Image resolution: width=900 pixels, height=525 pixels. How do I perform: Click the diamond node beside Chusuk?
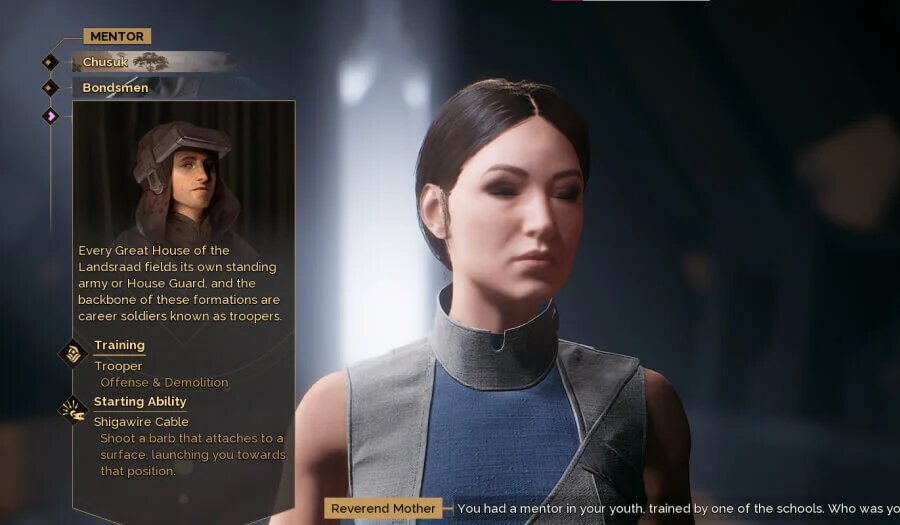(x=51, y=62)
